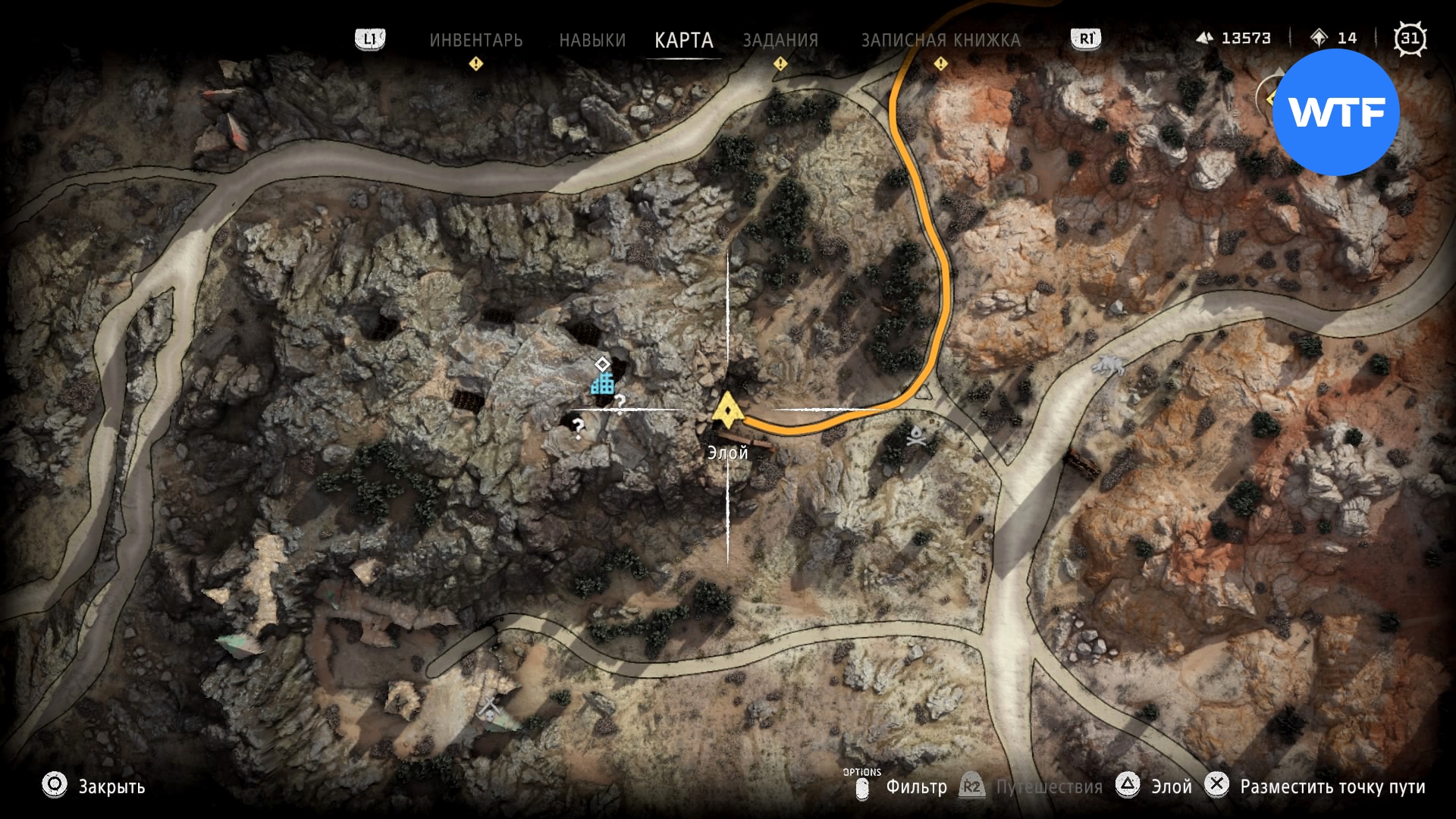Go to the ЗАДАНИЯ quests tab
The width and height of the screenshot is (1456, 819).
pos(780,40)
